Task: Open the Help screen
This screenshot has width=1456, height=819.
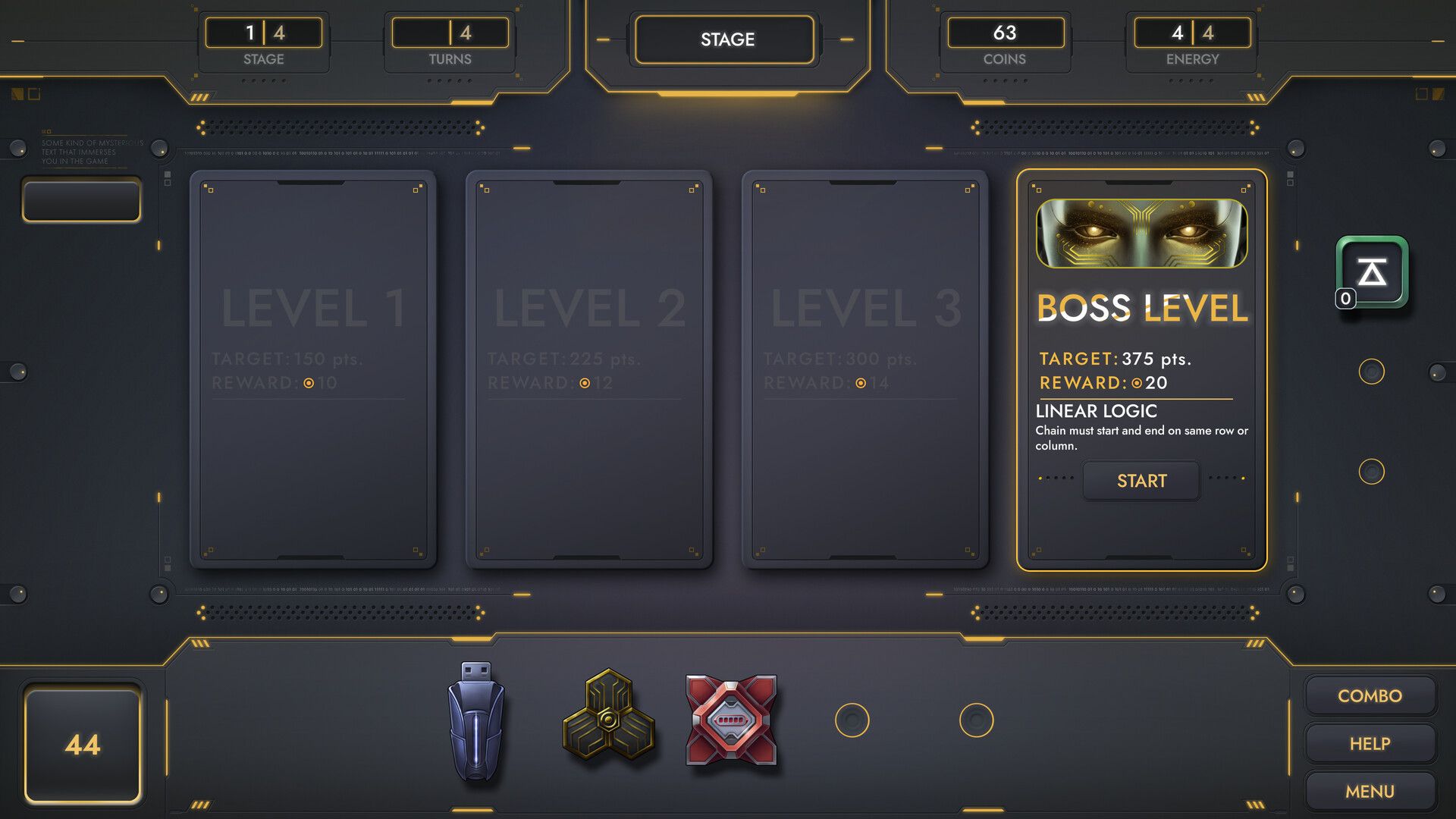Action: click(1370, 744)
